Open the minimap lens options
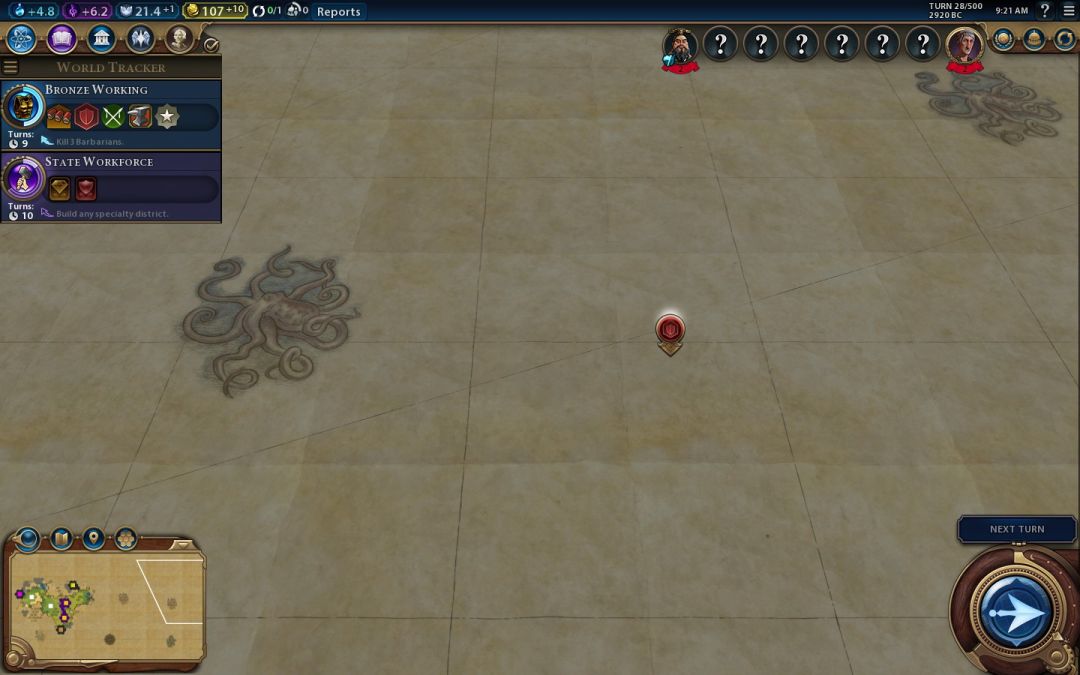Image resolution: width=1080 pixels, height=675 pixels. pyautogui.click(x=27, y=540)
